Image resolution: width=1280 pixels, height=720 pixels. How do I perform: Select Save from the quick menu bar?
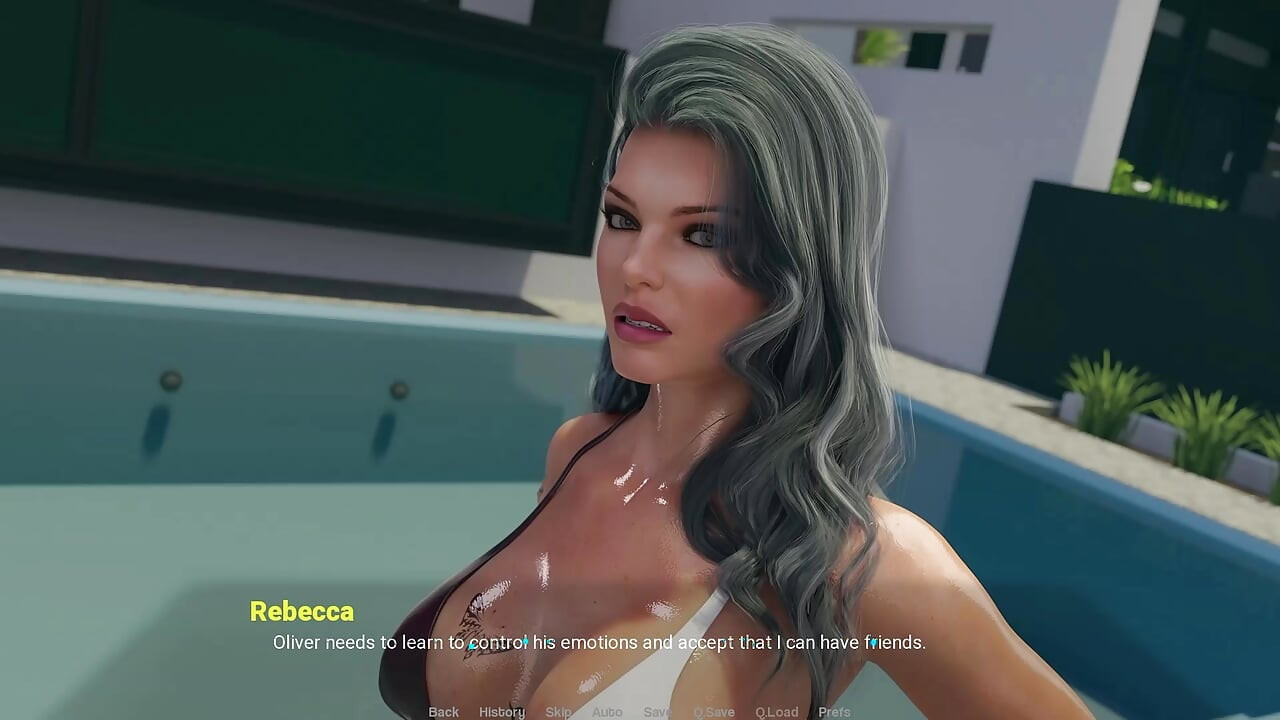pos(657,711)
